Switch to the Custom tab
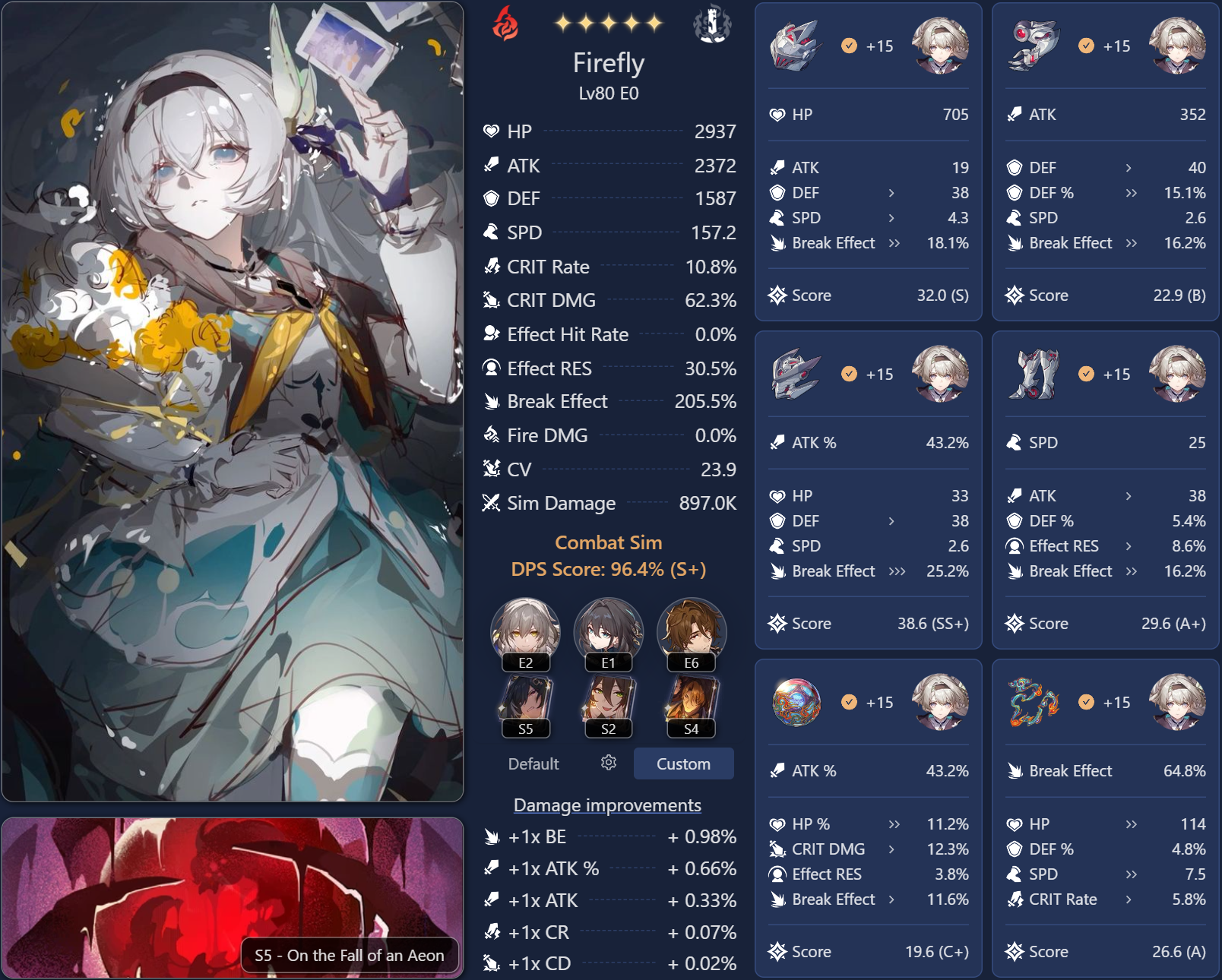This screenshot has height=980, width=1222. (x=683, y=764)
